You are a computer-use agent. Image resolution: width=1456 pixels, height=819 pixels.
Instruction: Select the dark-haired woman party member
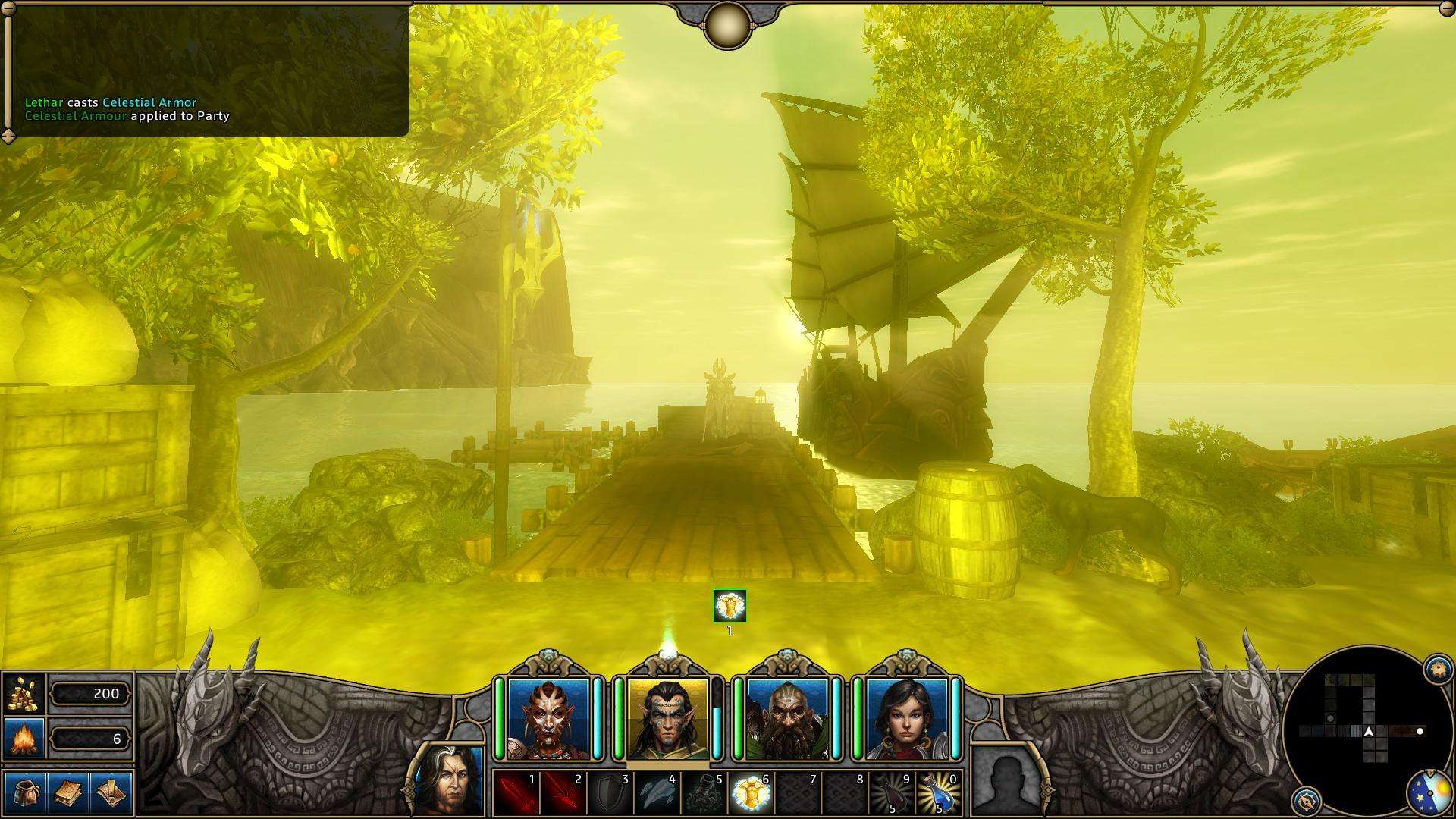[x=906, y=718]
